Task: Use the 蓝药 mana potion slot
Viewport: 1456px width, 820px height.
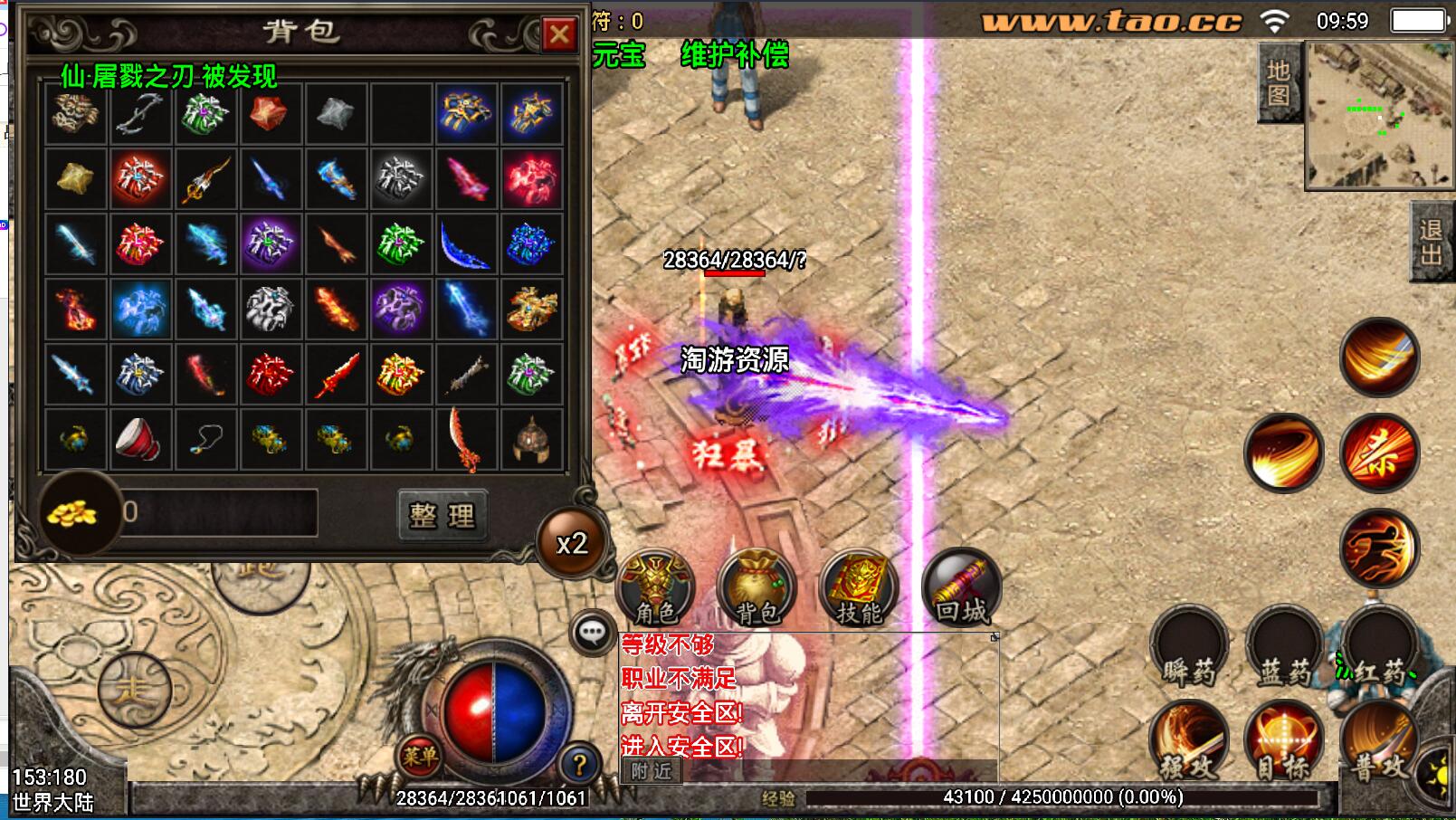Action: [1285, 648]
